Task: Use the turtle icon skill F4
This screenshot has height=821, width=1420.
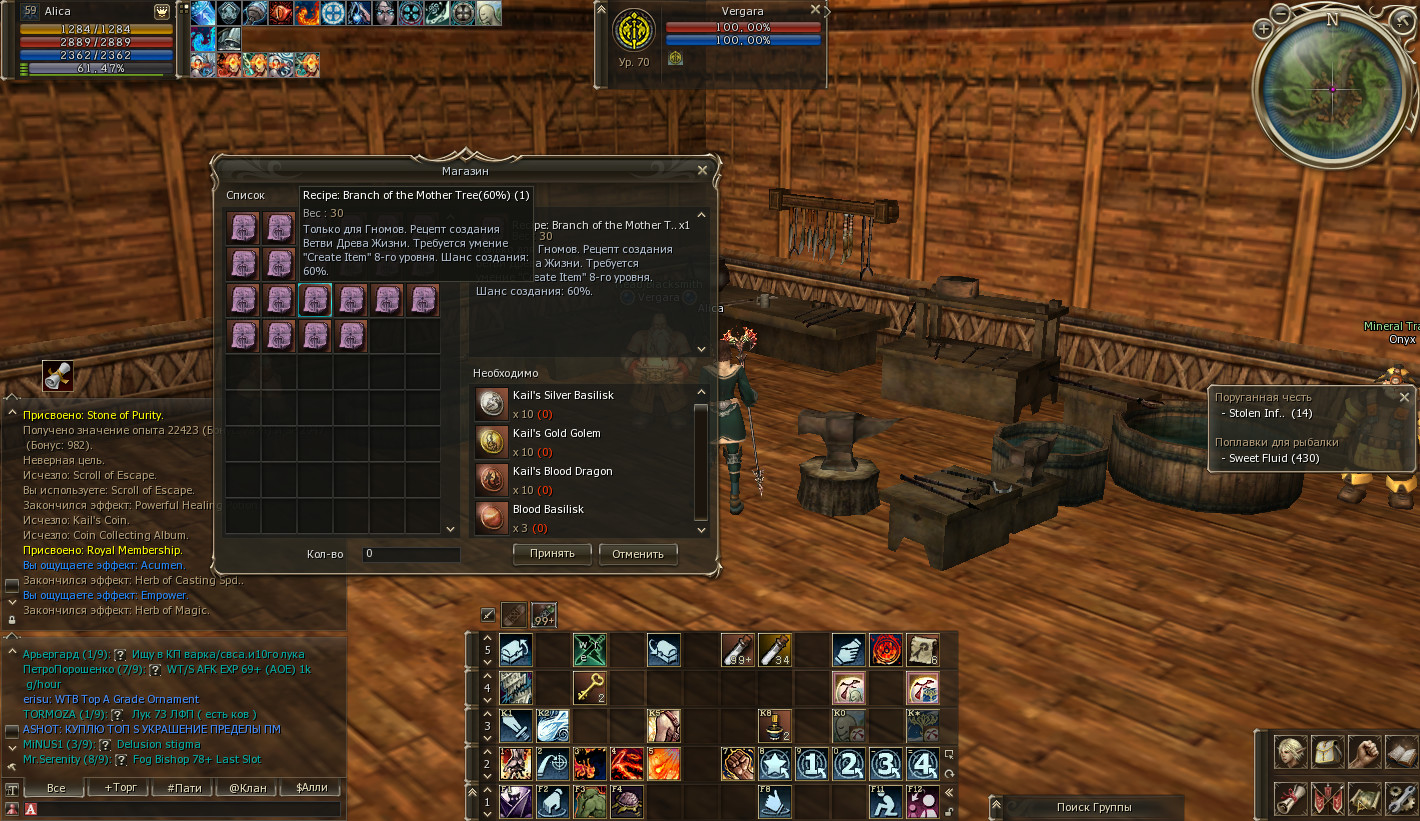Action: pos(626,802)
